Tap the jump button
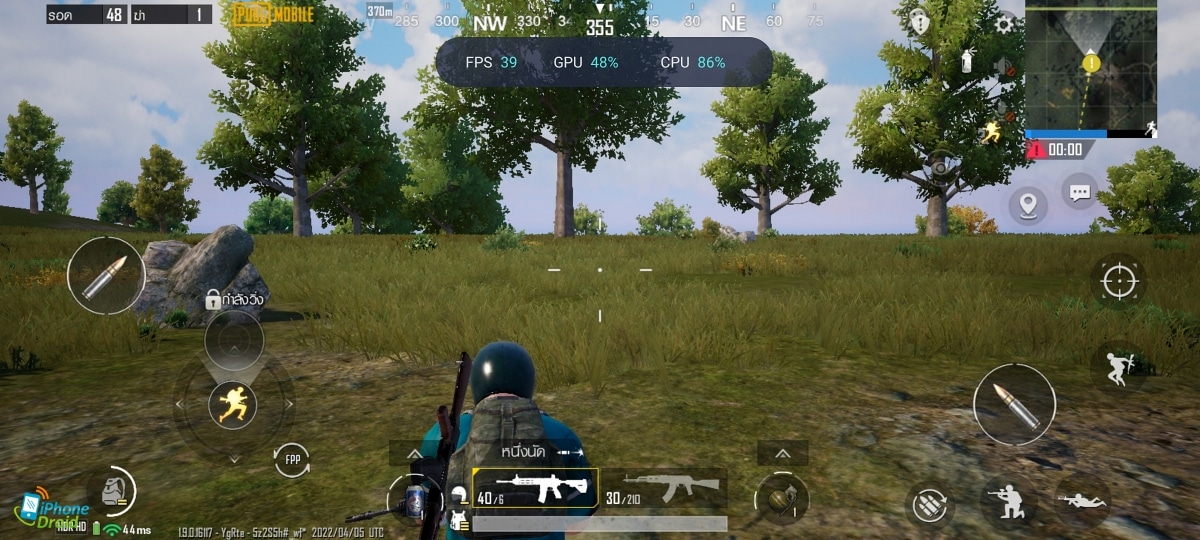Screen dimensions: 1200x540 [x=1117, y=368]
